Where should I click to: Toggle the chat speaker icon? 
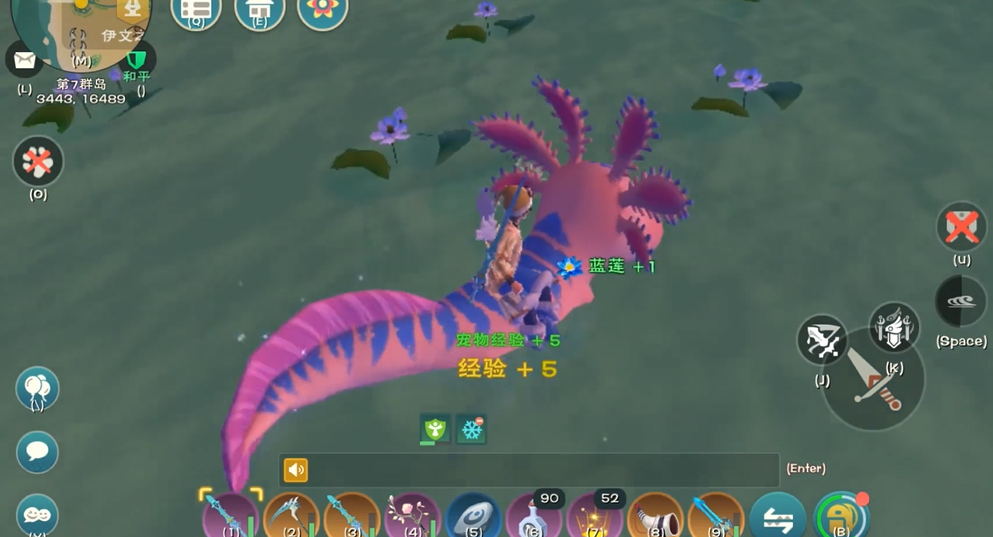tap(296, 469)
